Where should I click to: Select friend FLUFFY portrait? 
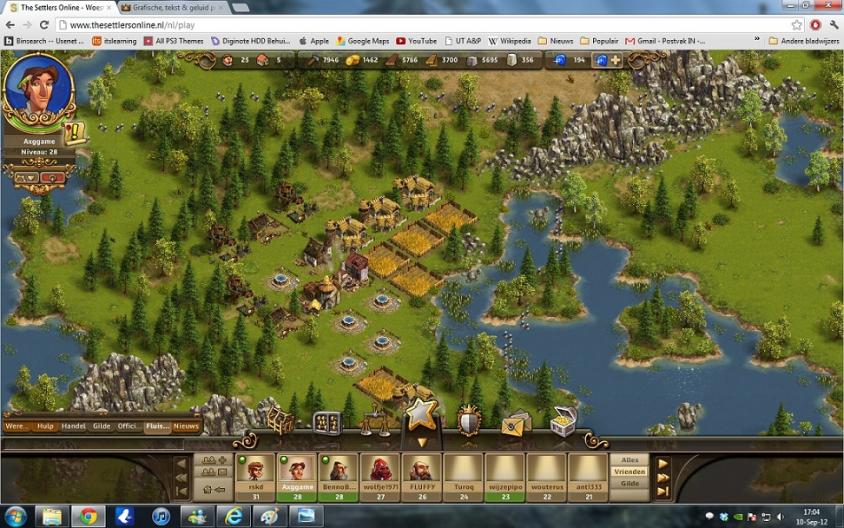(x=423, y=471)
